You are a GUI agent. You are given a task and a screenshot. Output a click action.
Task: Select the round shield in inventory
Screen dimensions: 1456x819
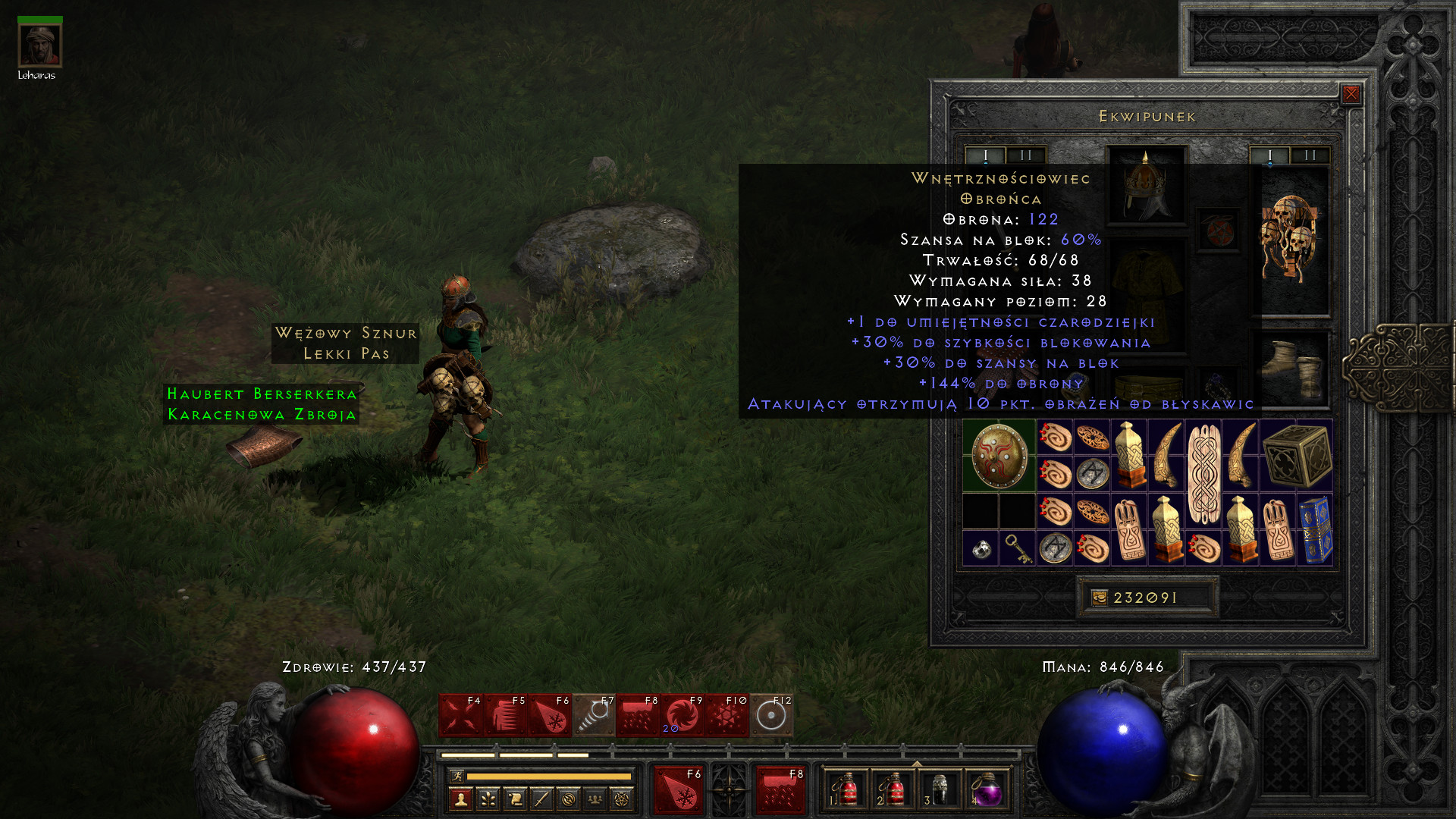pos(999,456)
